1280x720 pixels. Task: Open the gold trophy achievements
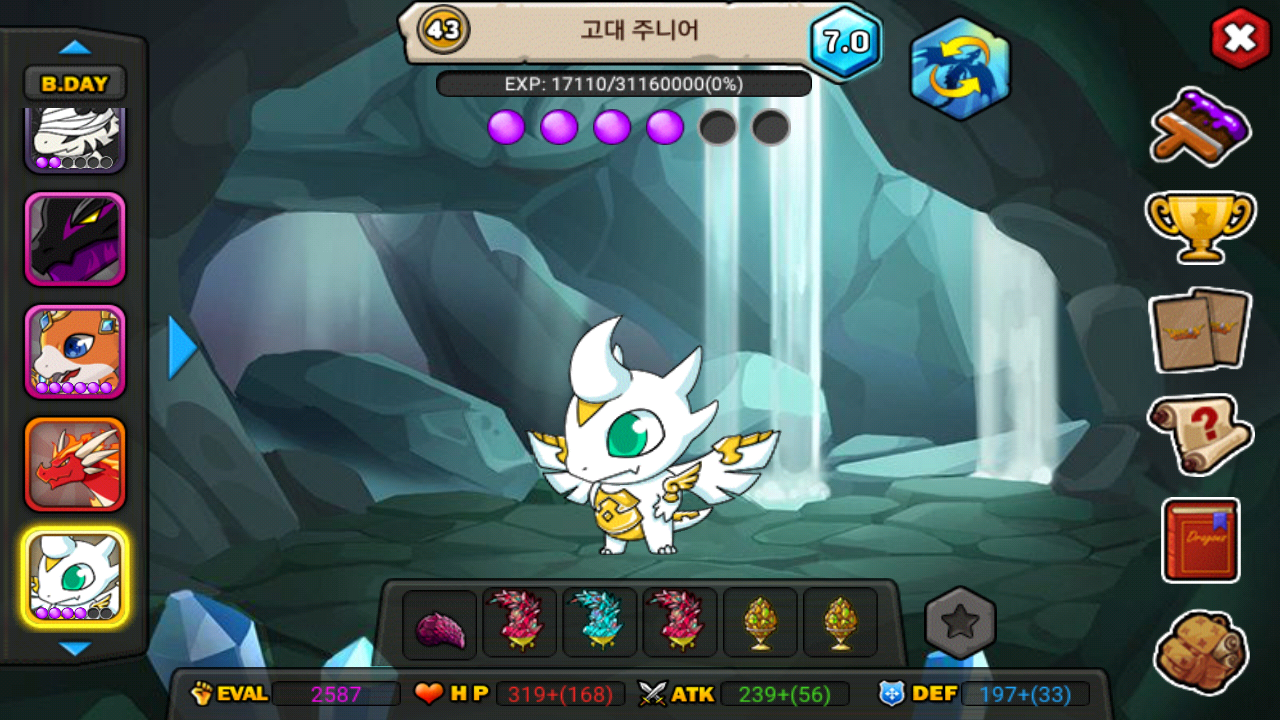(x=1200, y=226)
